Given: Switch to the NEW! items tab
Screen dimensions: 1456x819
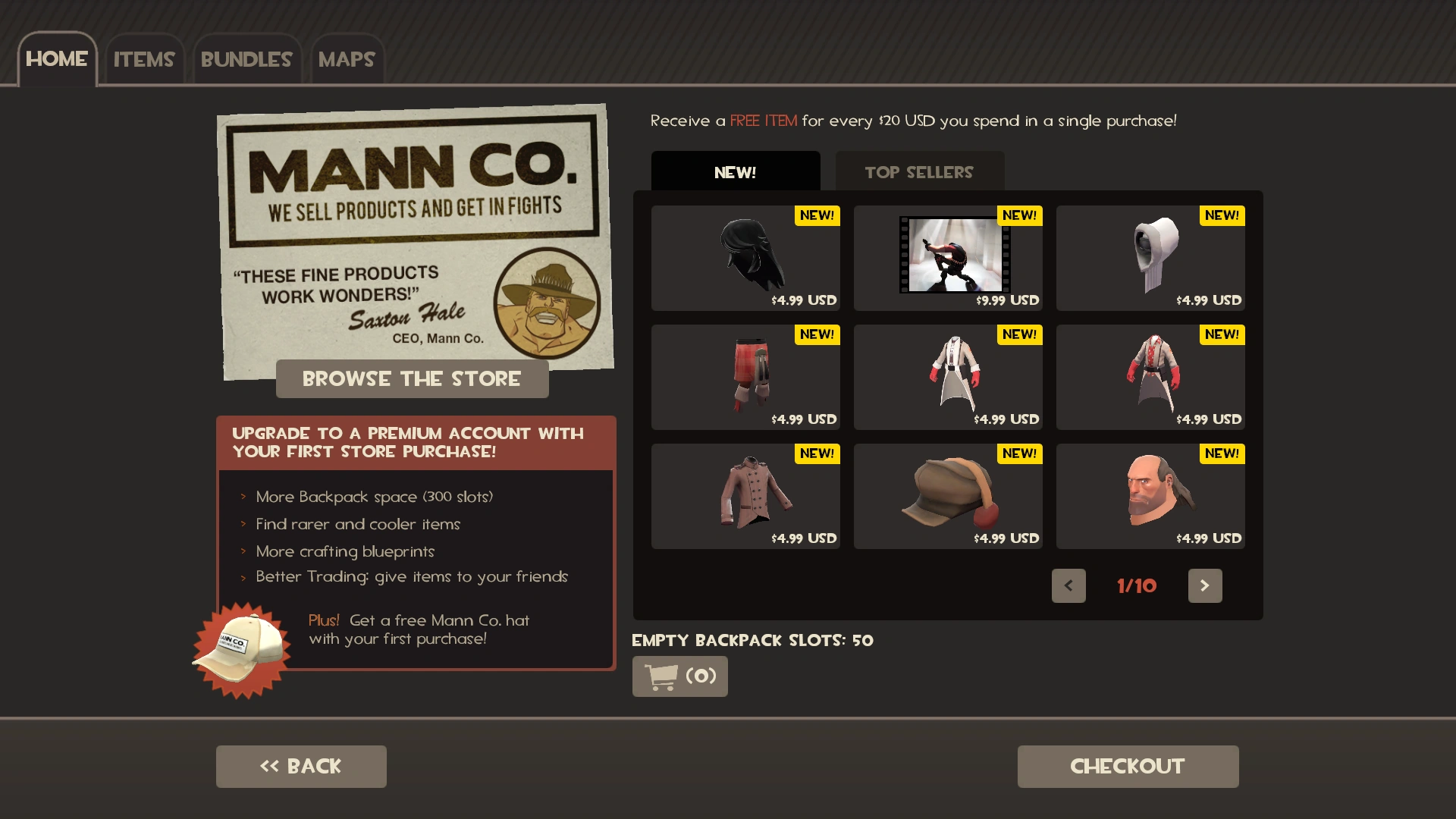Looking at the screenshot, I should [x=735, y=171].
